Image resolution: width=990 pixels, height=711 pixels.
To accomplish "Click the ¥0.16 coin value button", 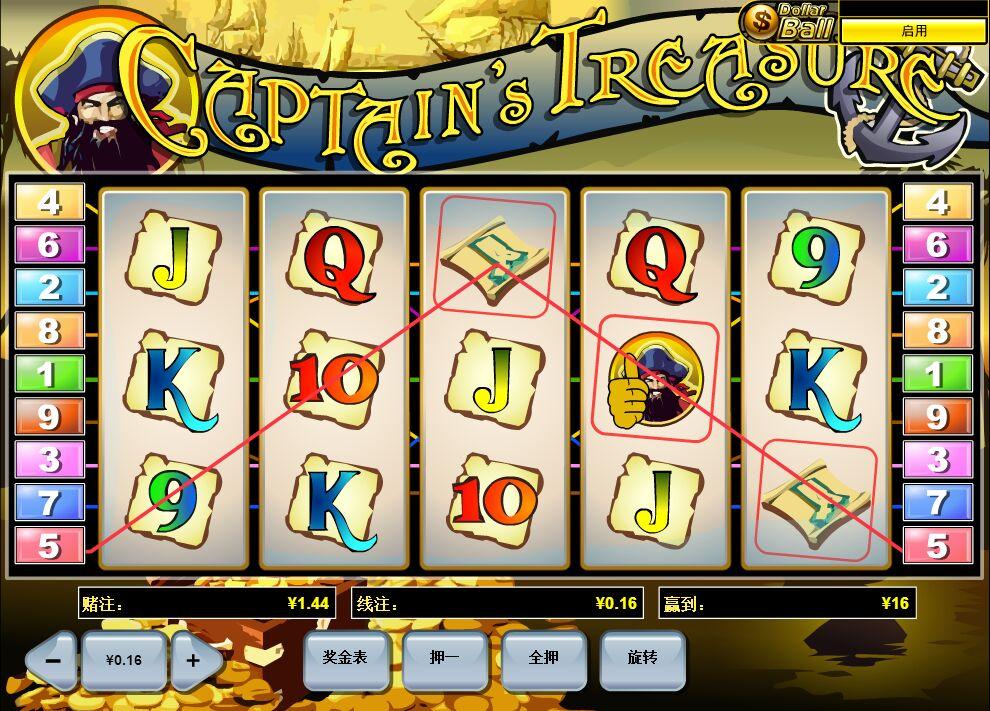I will point(124,660).
